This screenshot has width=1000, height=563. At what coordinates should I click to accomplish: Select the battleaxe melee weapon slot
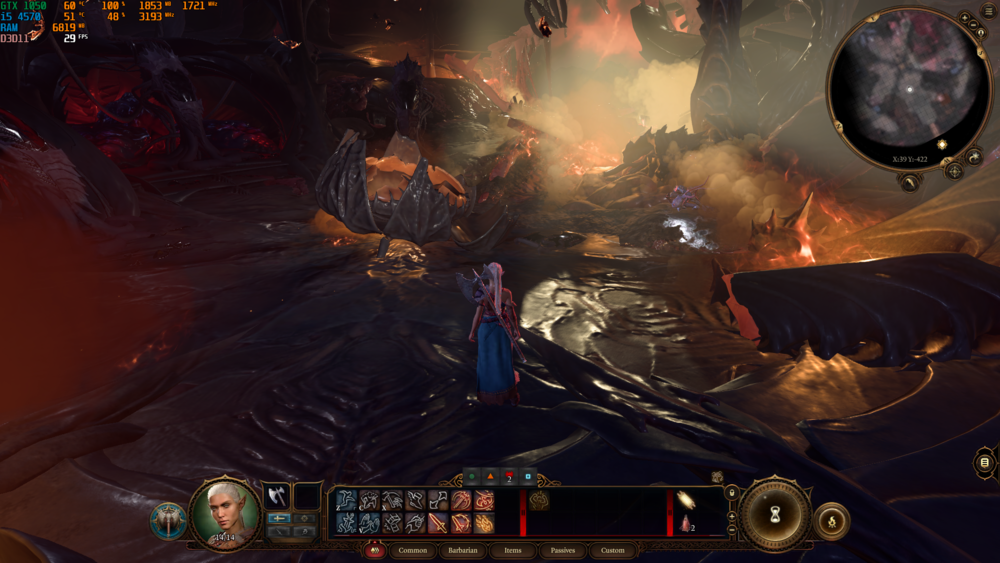click(x=276, y=497)
